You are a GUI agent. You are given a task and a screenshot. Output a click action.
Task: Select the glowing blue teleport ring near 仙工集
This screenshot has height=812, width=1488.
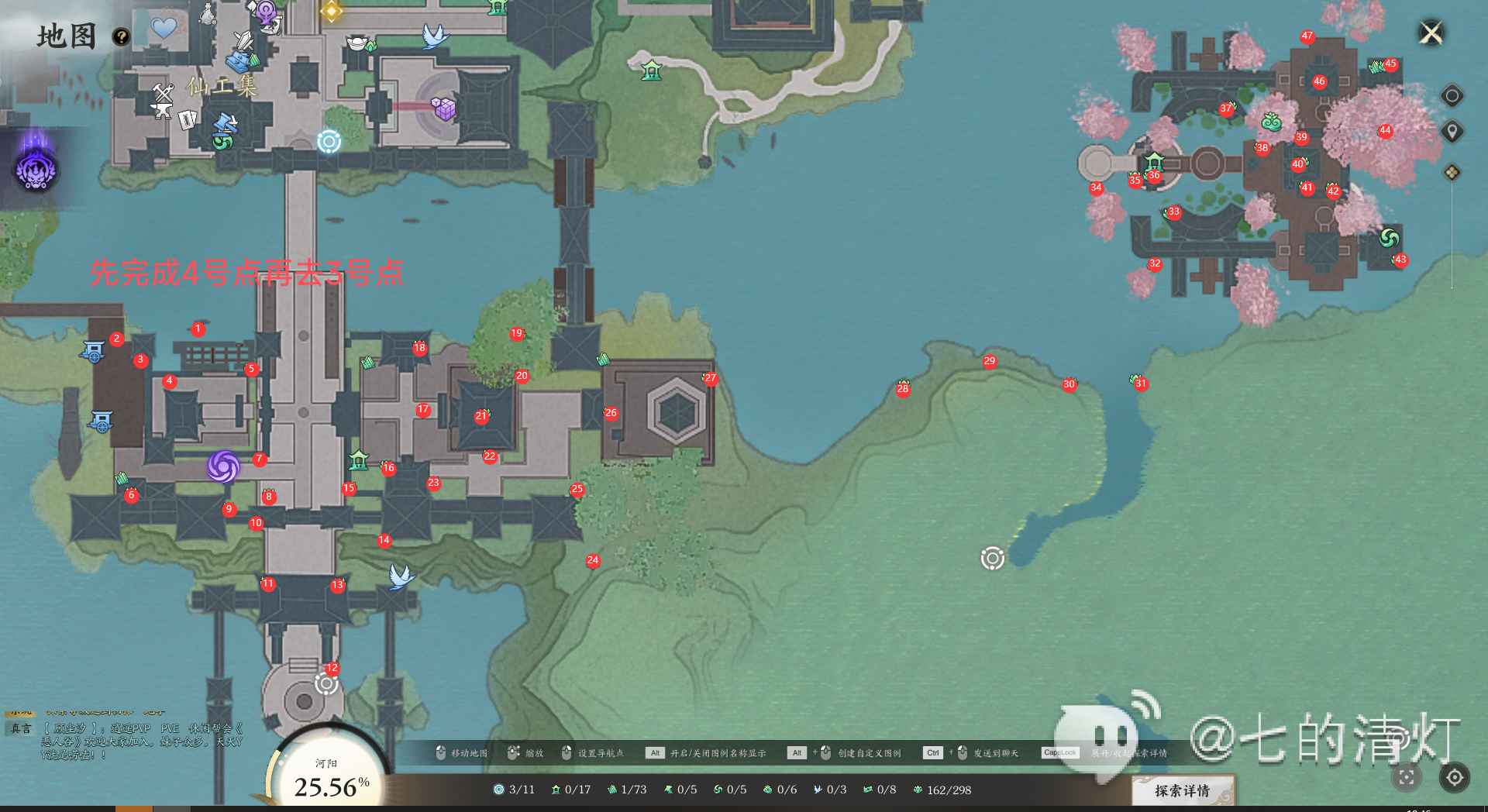click(x=329, y=142)
